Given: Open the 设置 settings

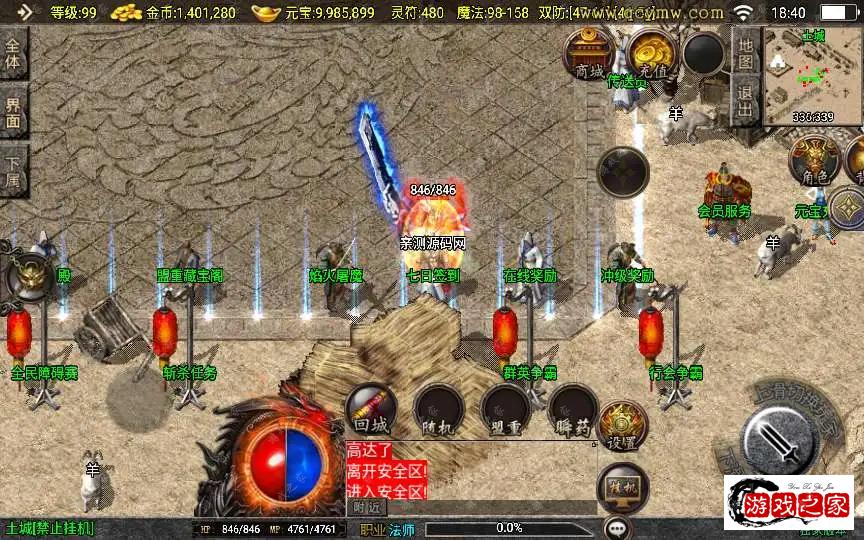Looking at the screenshot, I should pos(622,426).
